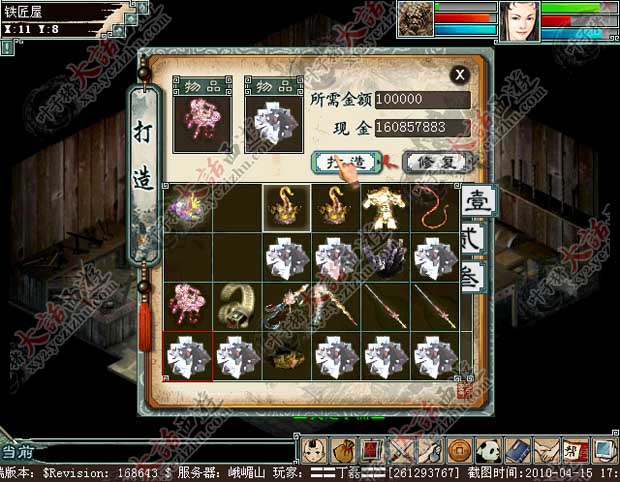Click the white ore in forge slot
The width and height of the screenshot is (620, 482).
(273, 124)
